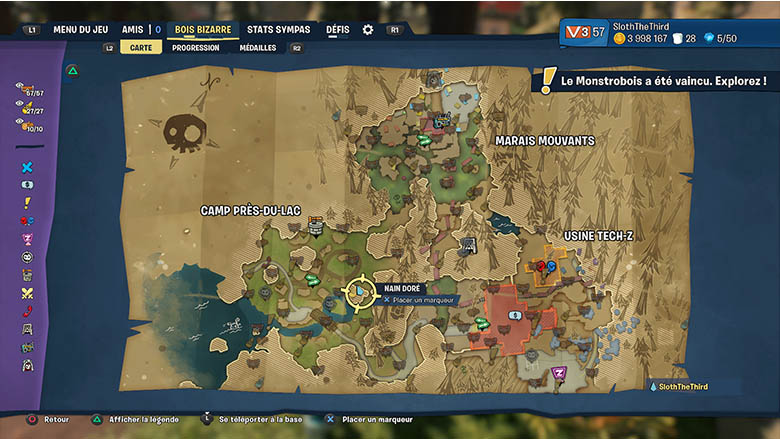Select the red phone legend icon
Viewport: 780px width, 439px height.
(x=27, y=311)
